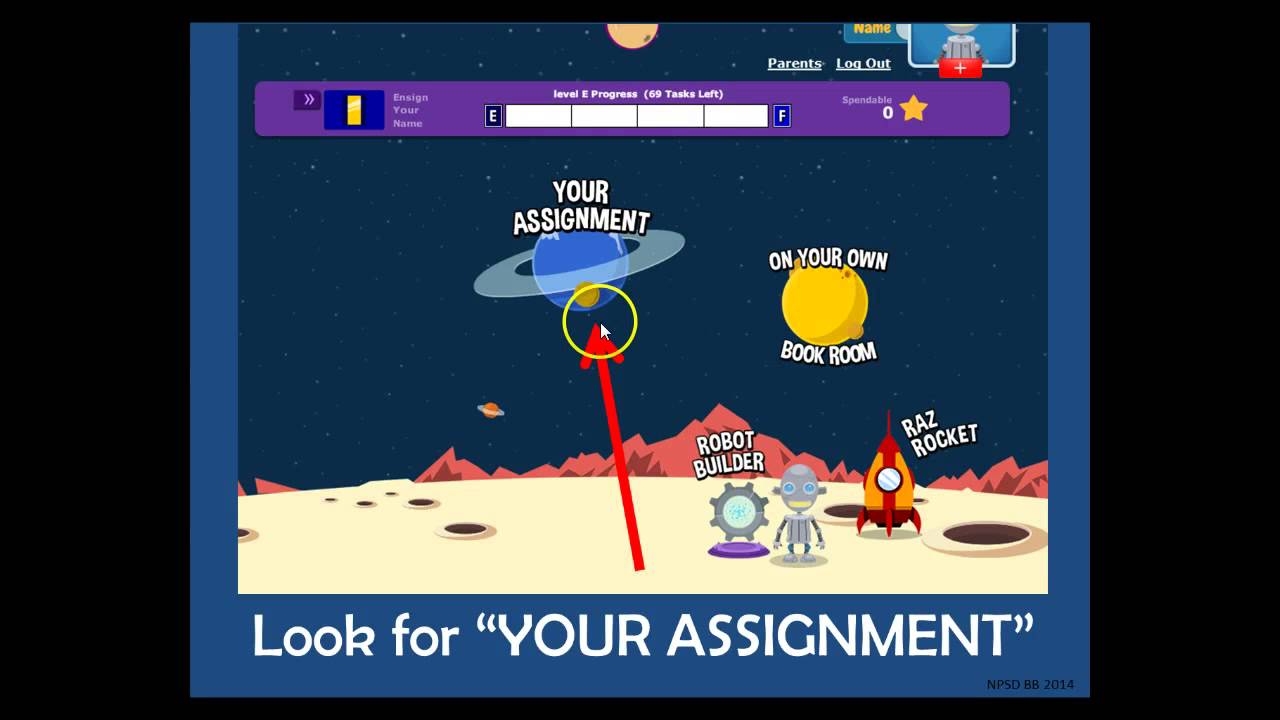Log Out of Raz-Kids
This screenshot has width=1280, height=720.
(x=861, y=63)
